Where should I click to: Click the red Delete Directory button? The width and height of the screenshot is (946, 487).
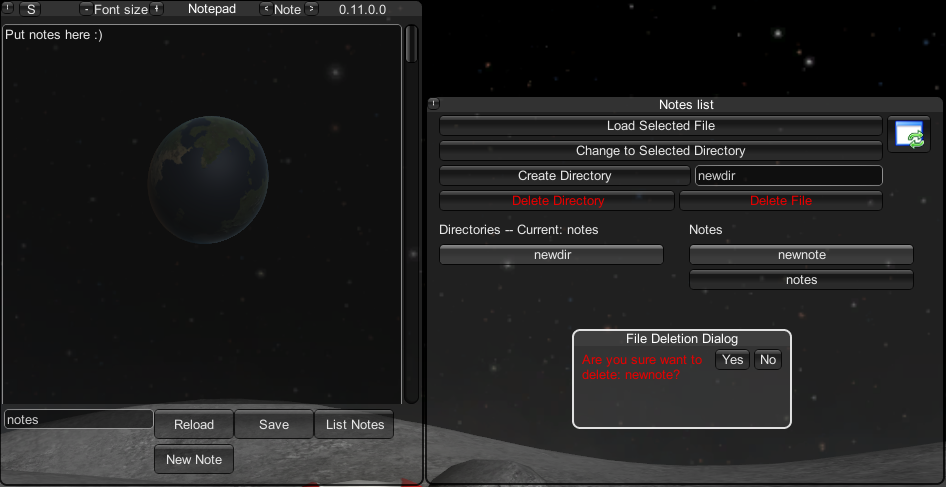557,201
